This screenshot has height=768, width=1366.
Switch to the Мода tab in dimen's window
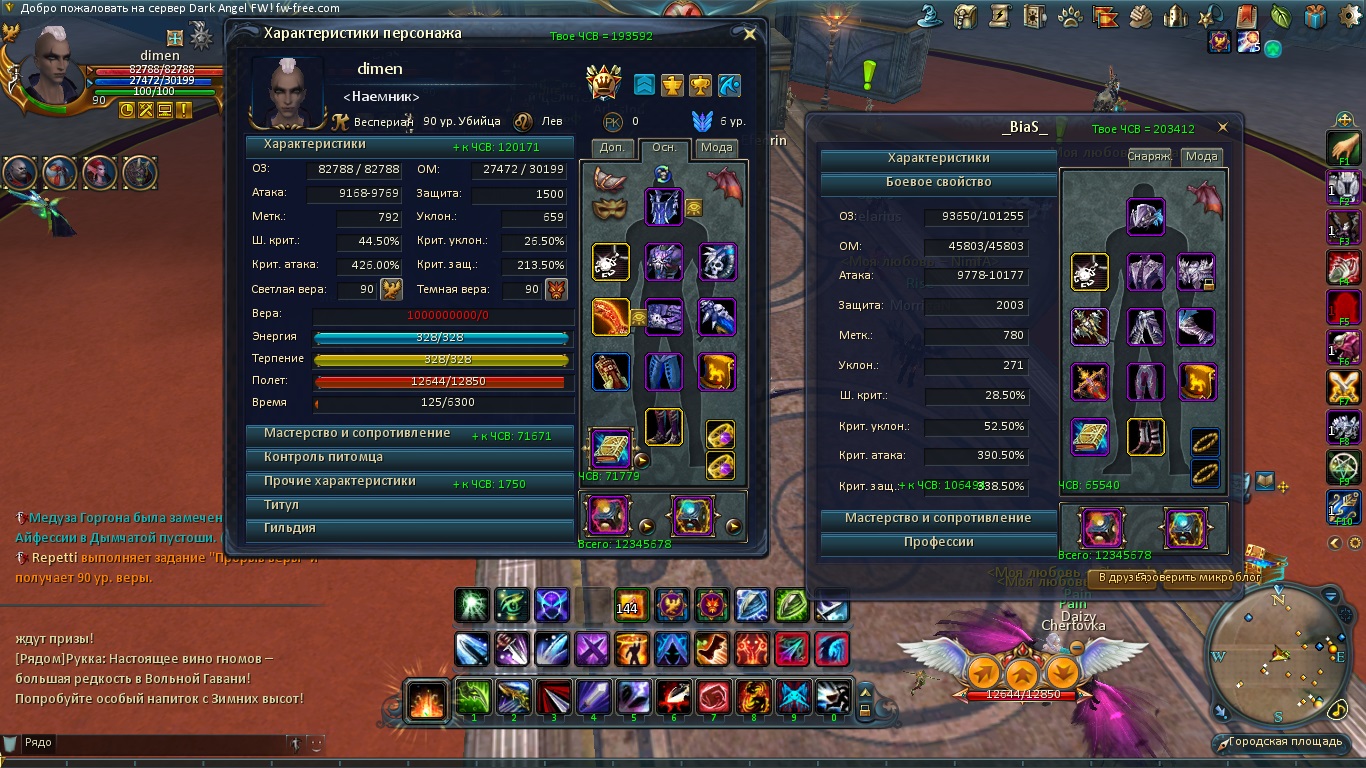pos(716,148)
